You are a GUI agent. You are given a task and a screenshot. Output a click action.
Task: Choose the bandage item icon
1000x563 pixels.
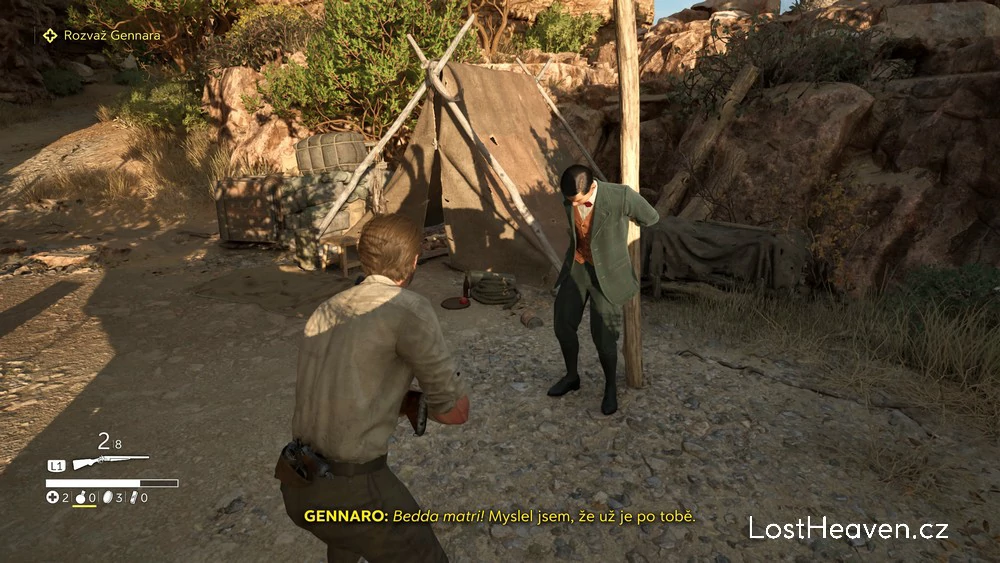(x=133, y=497)
